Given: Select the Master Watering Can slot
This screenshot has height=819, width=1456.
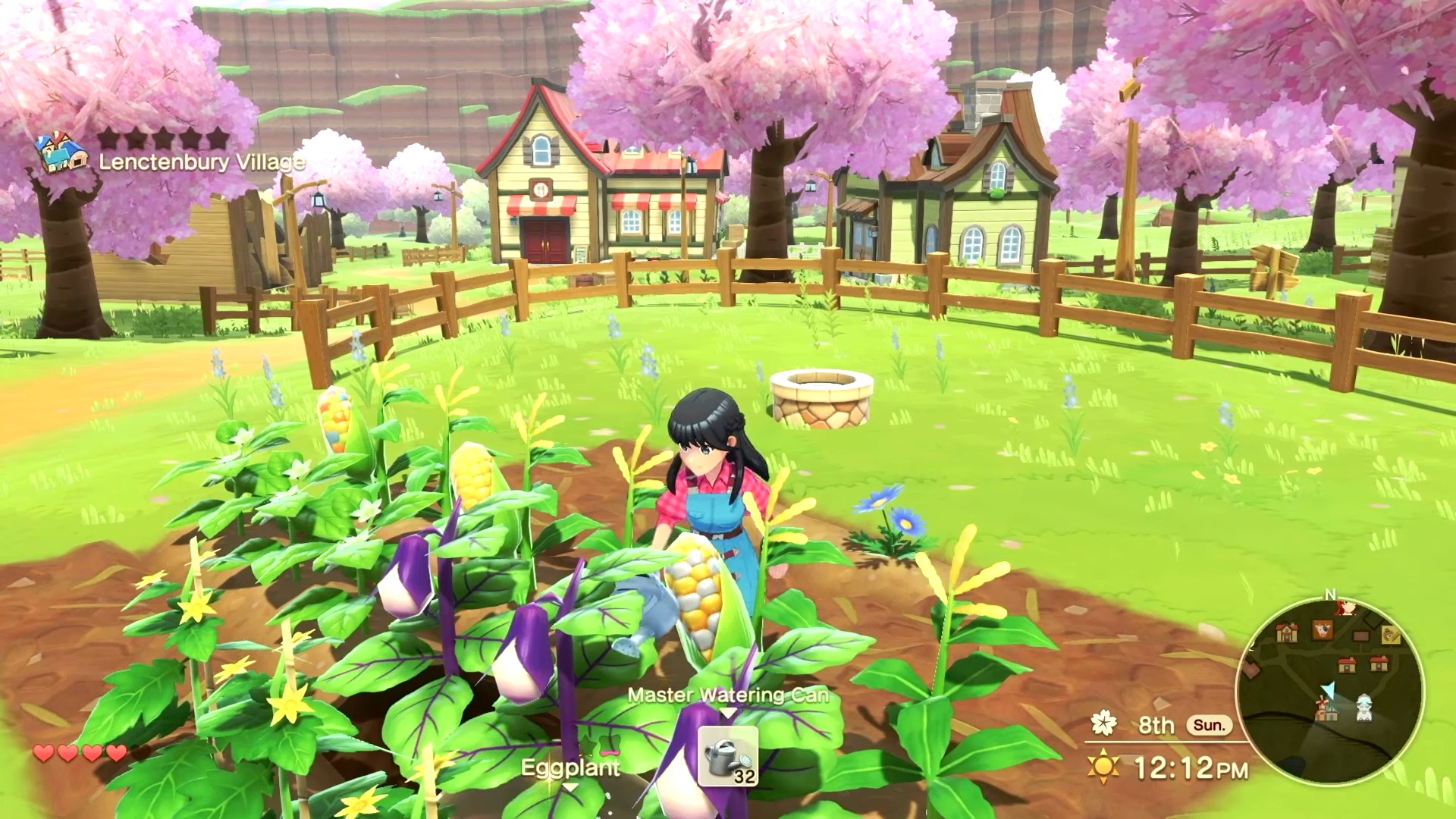Looking at the screenshot, I should point(727,755).
